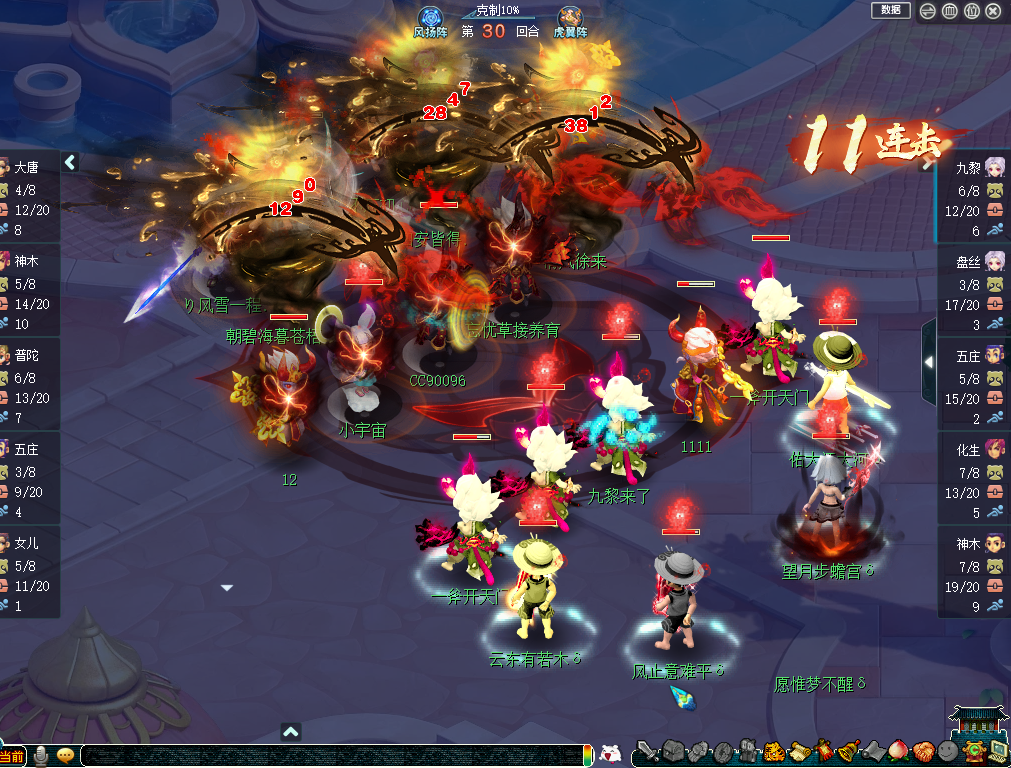
Task: Collapse the left team panel arrow
Action: 70,162
